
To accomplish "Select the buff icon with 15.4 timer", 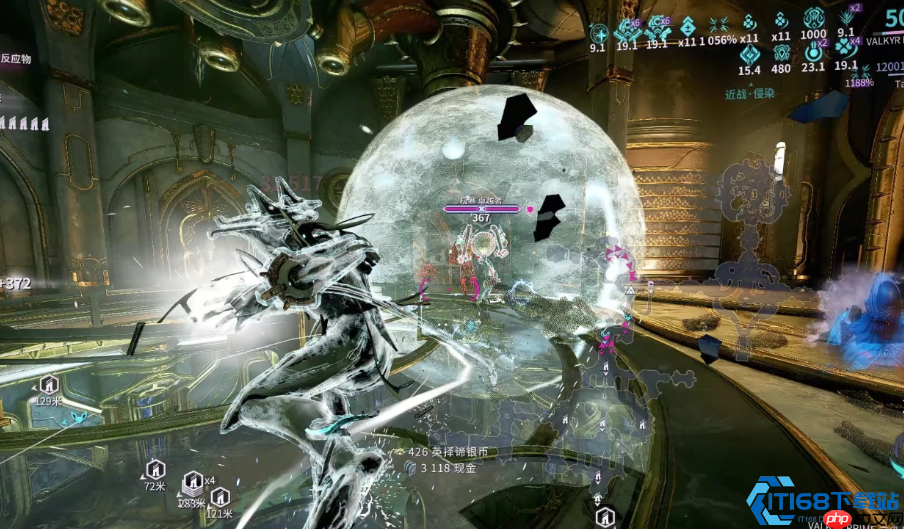I will [749, 53].
